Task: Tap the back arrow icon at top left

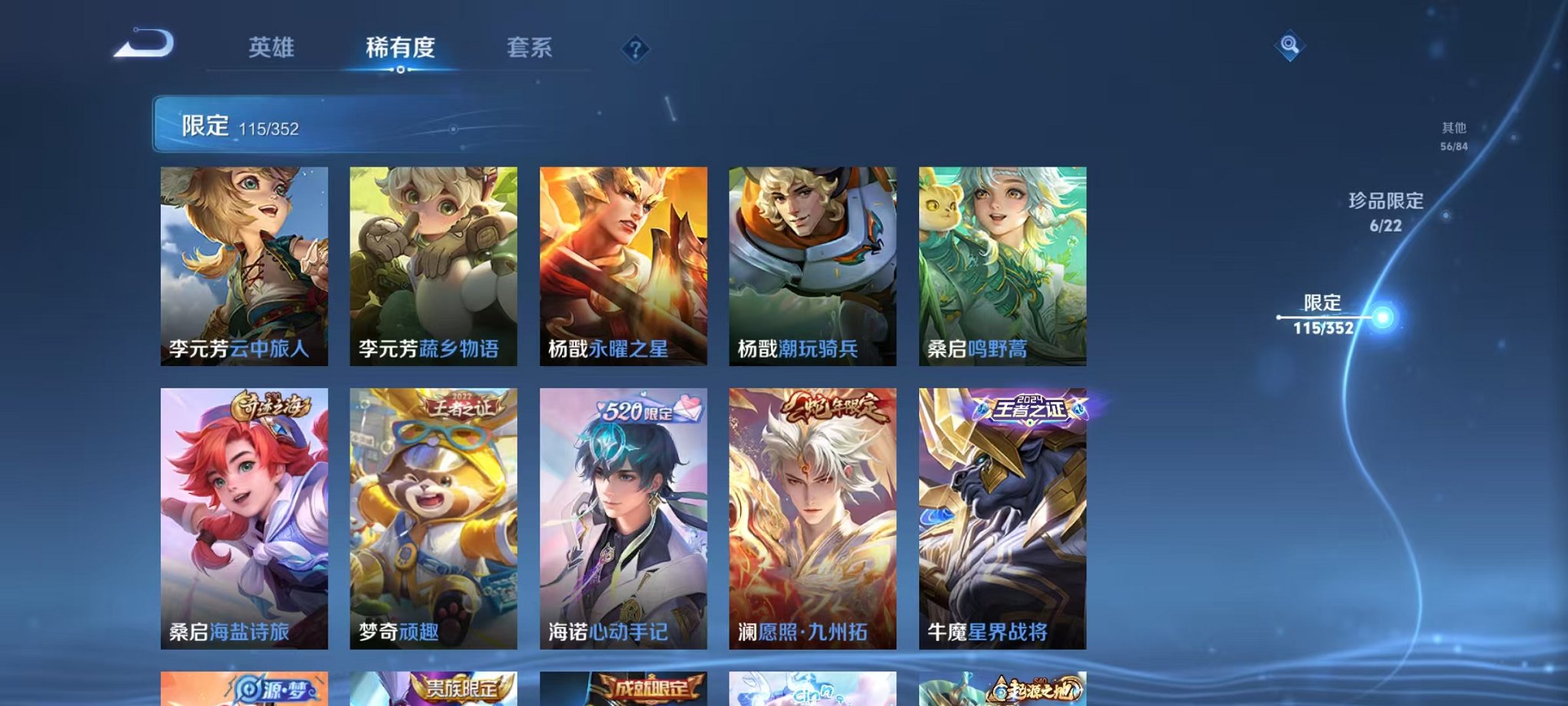Action: [143, 44]
